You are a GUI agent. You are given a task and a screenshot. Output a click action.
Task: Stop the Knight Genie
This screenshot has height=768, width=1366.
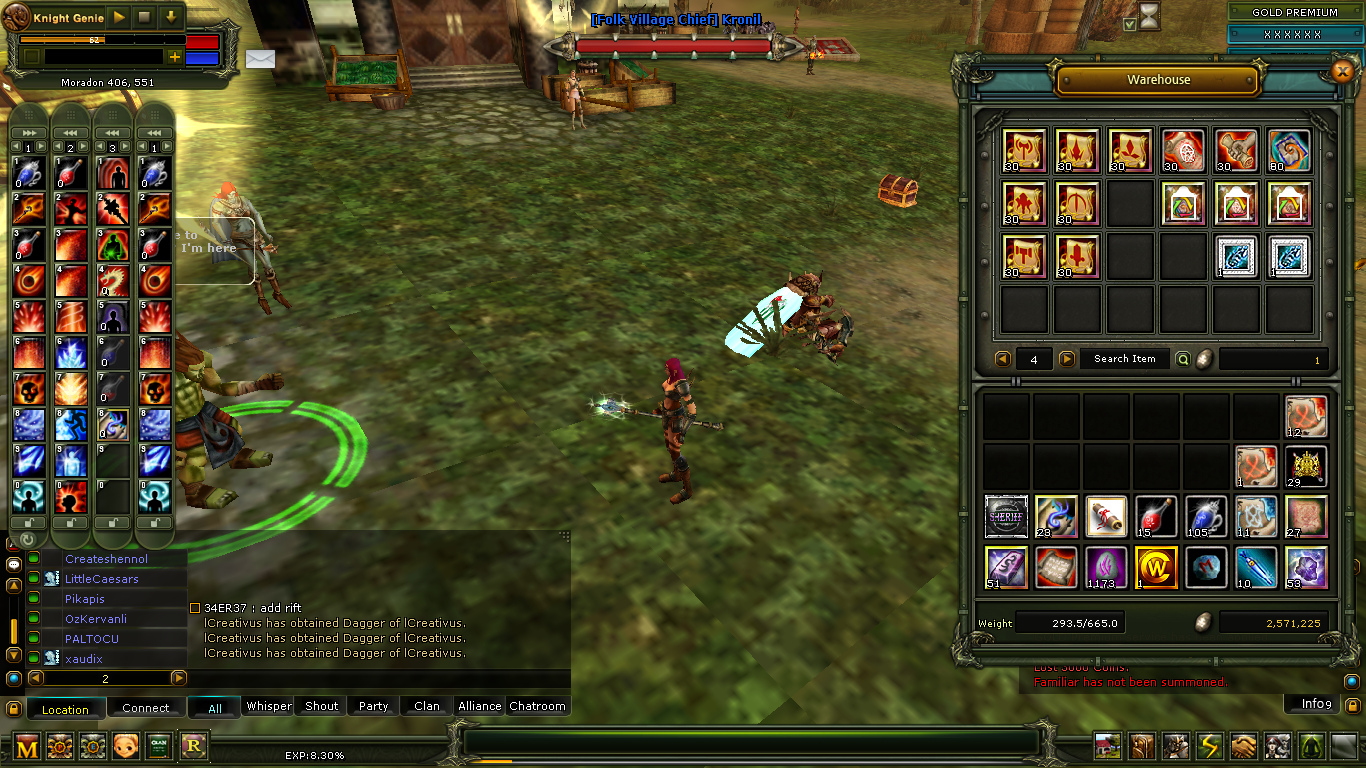(144, 17)
